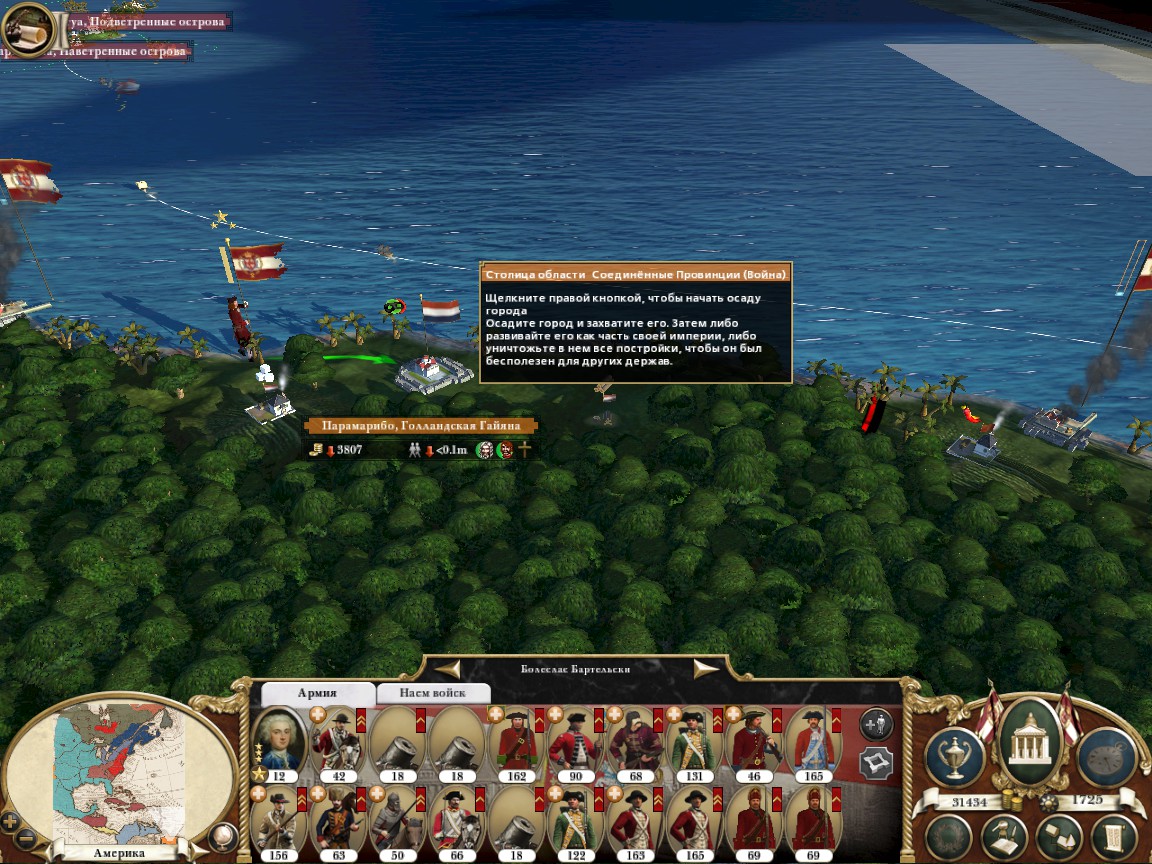Zoom out the minimap with minus button
The image size is (1152, 864).
(x=27, y=838)
